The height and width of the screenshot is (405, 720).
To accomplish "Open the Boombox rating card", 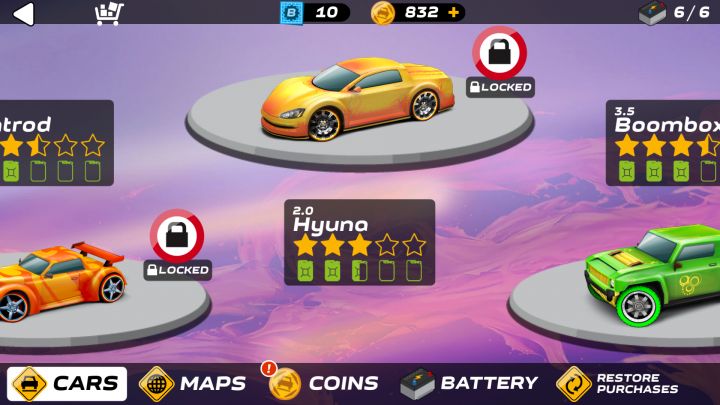I will 664,142.
